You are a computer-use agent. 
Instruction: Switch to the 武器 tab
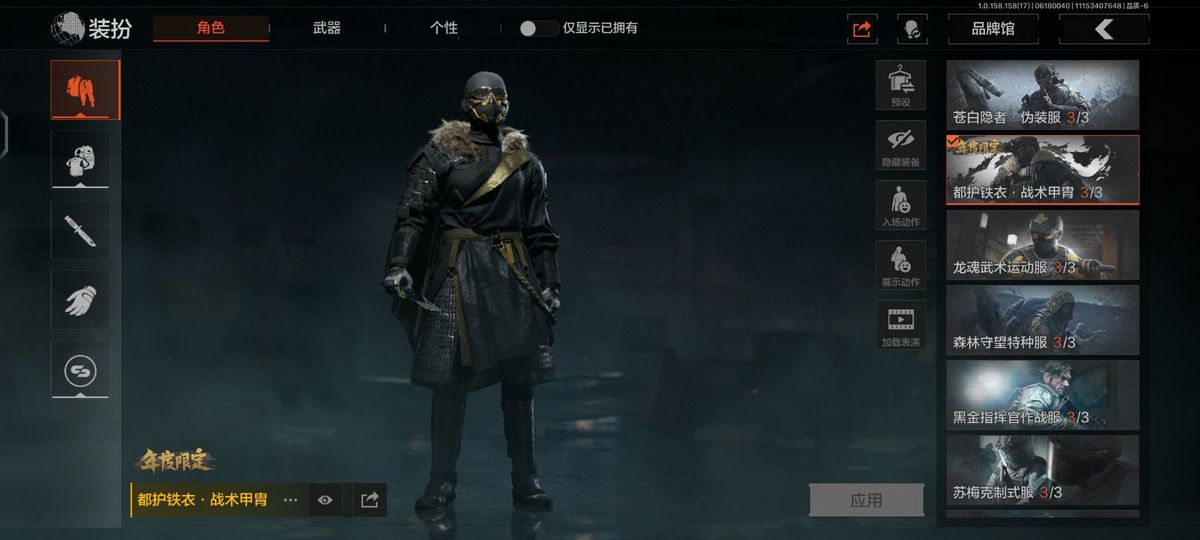coord(327,28)
